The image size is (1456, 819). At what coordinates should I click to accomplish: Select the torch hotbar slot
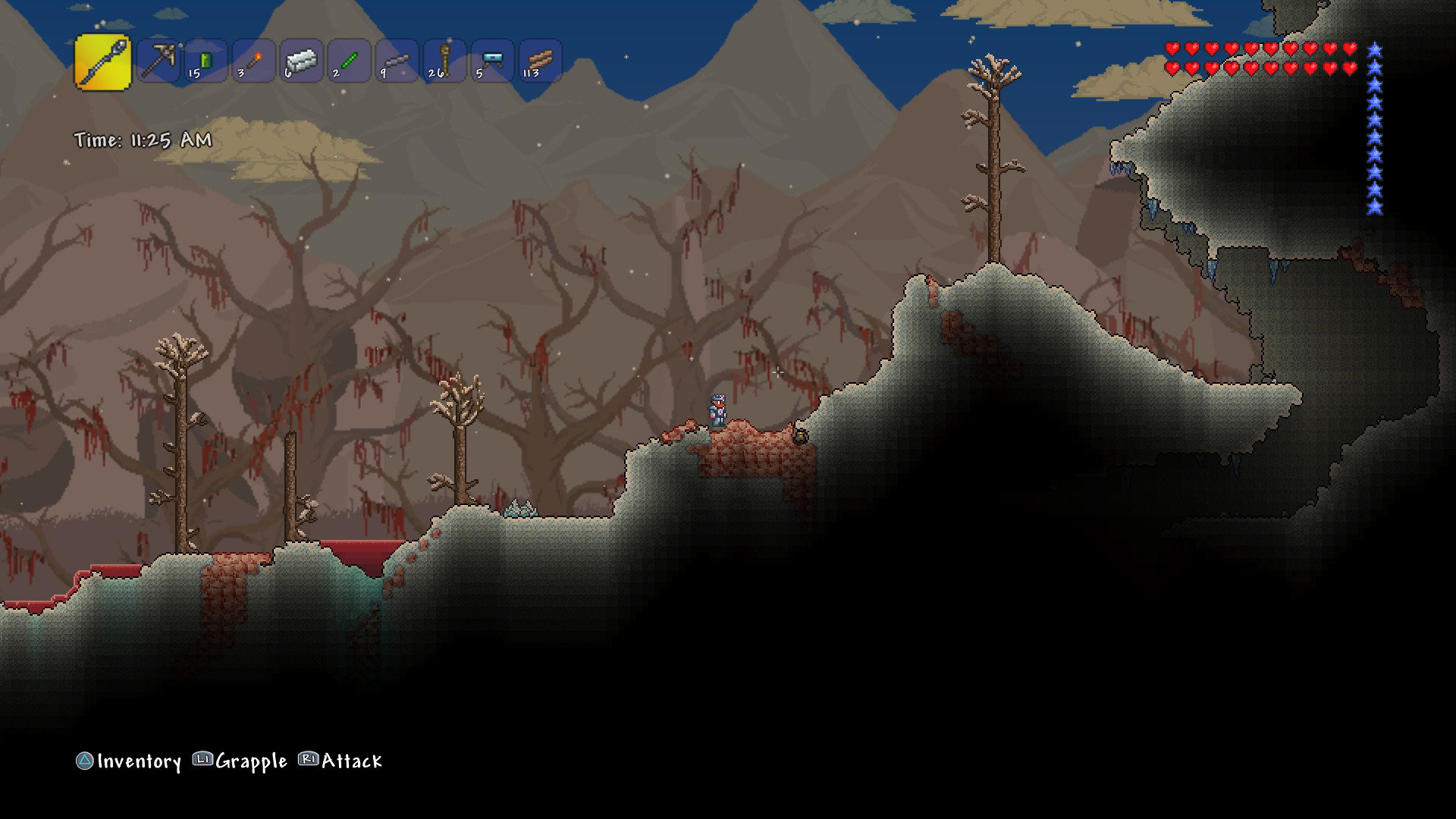click(254, 61)
